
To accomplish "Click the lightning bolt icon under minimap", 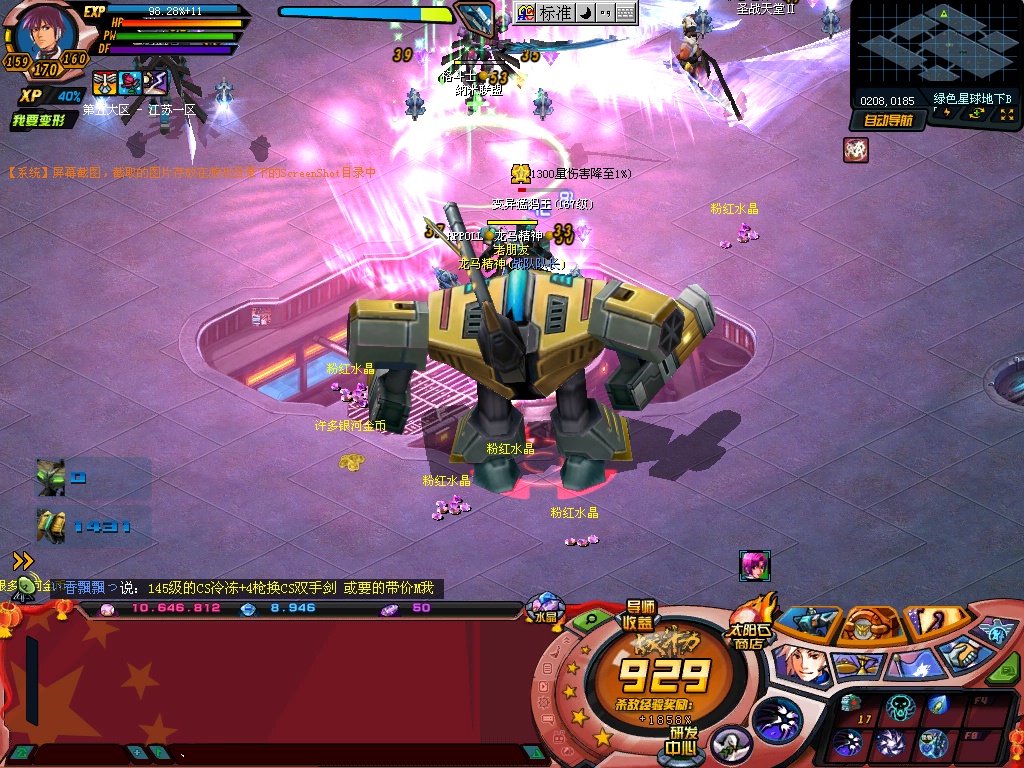I will click(x=947, y=114).
